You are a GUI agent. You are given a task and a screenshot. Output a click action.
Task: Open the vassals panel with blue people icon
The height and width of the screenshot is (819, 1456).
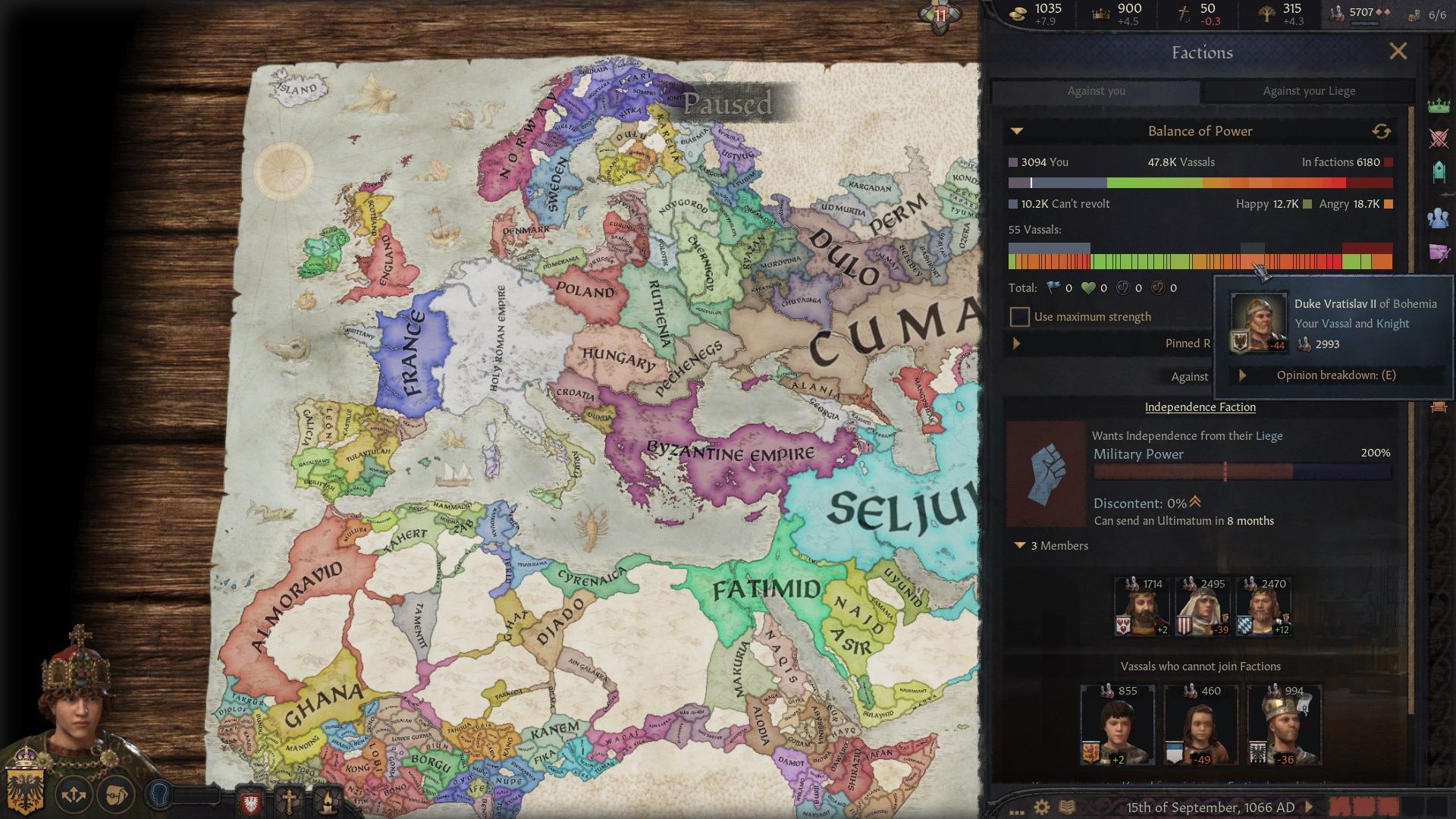(x=1437, y=218)
